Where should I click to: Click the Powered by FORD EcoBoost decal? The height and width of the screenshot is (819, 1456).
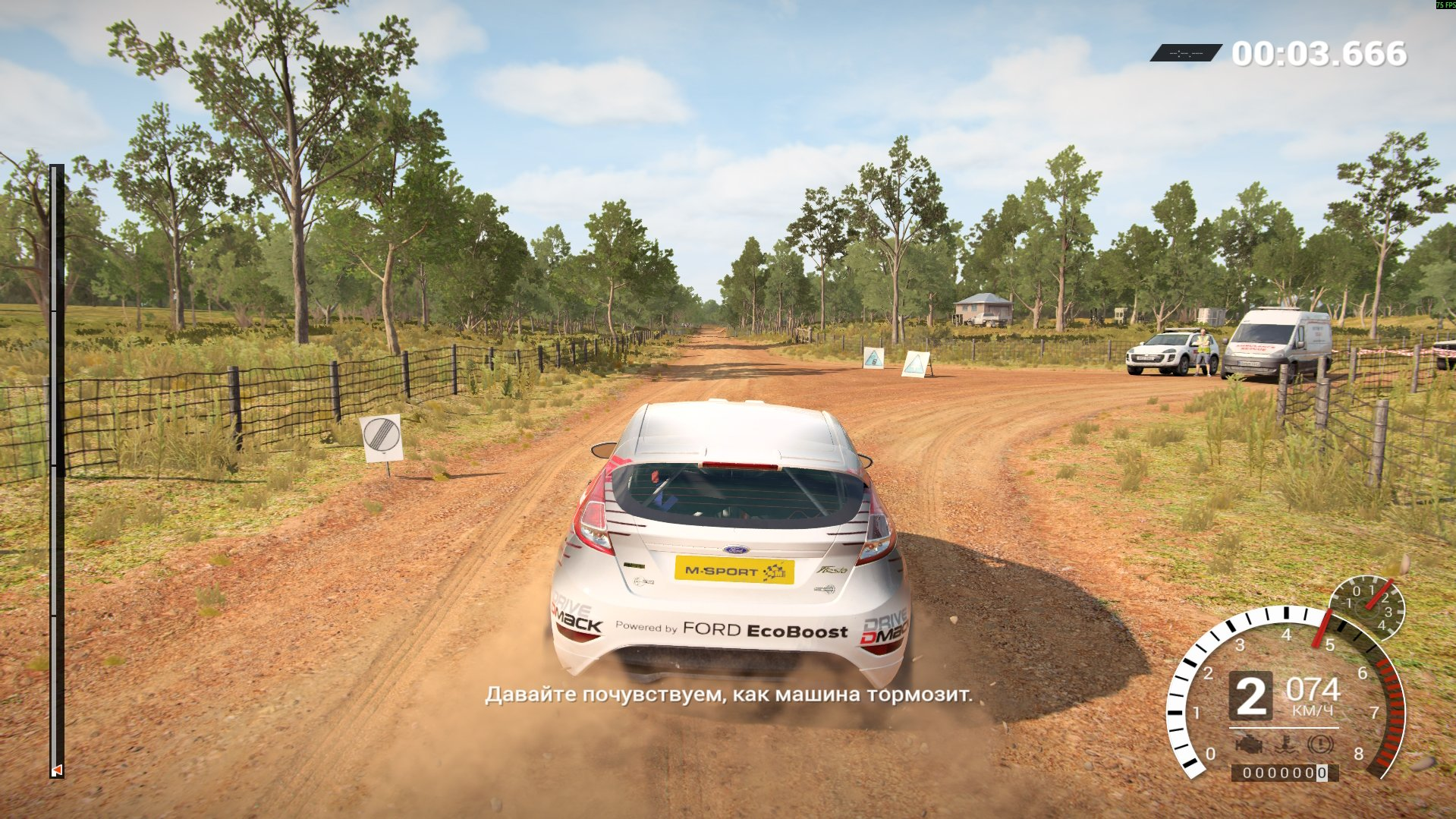pyautogui.click(x=731, y=629)
